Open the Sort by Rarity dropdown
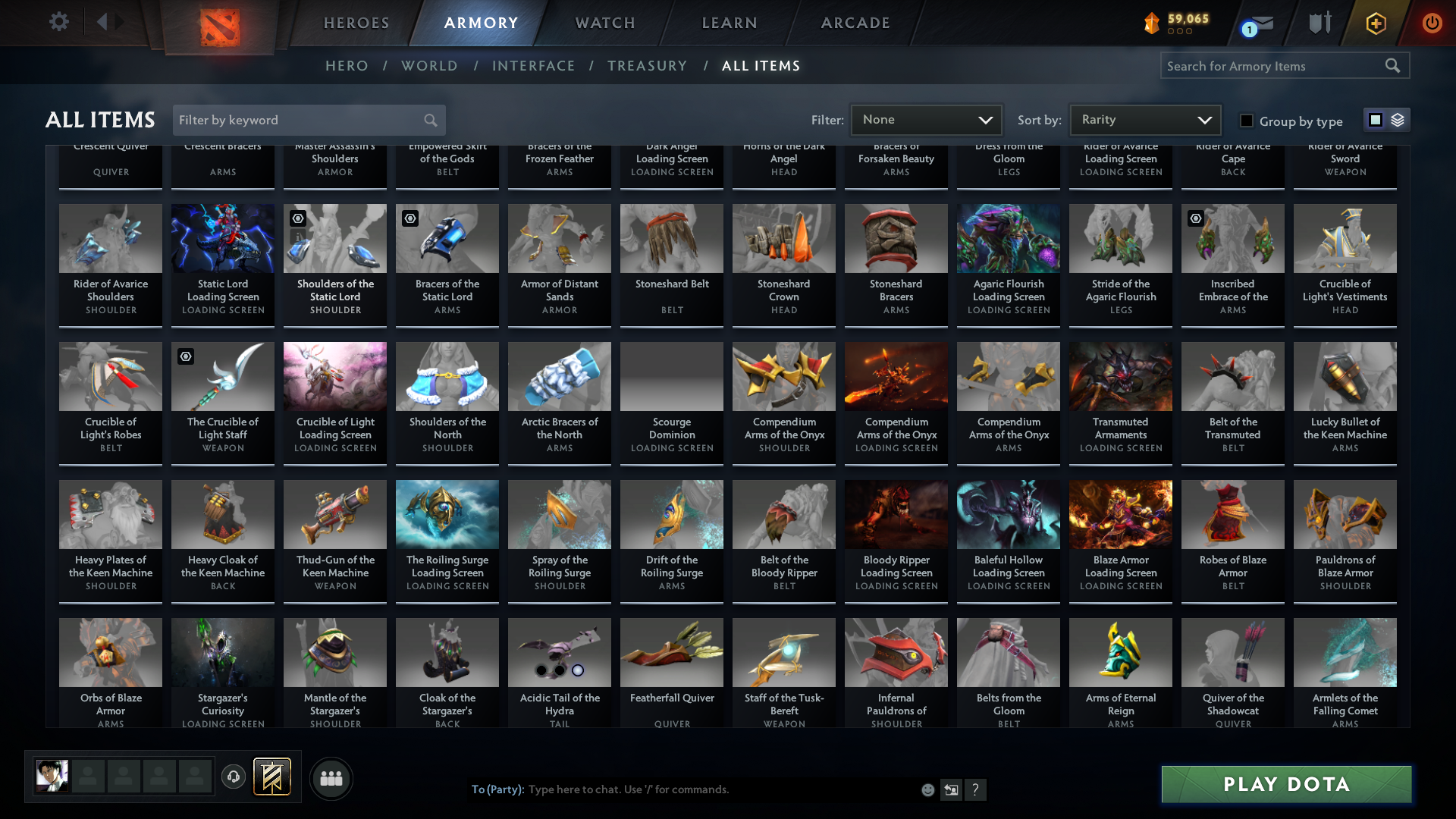Screen dimensions: 1456x819 pos(1145,119)
